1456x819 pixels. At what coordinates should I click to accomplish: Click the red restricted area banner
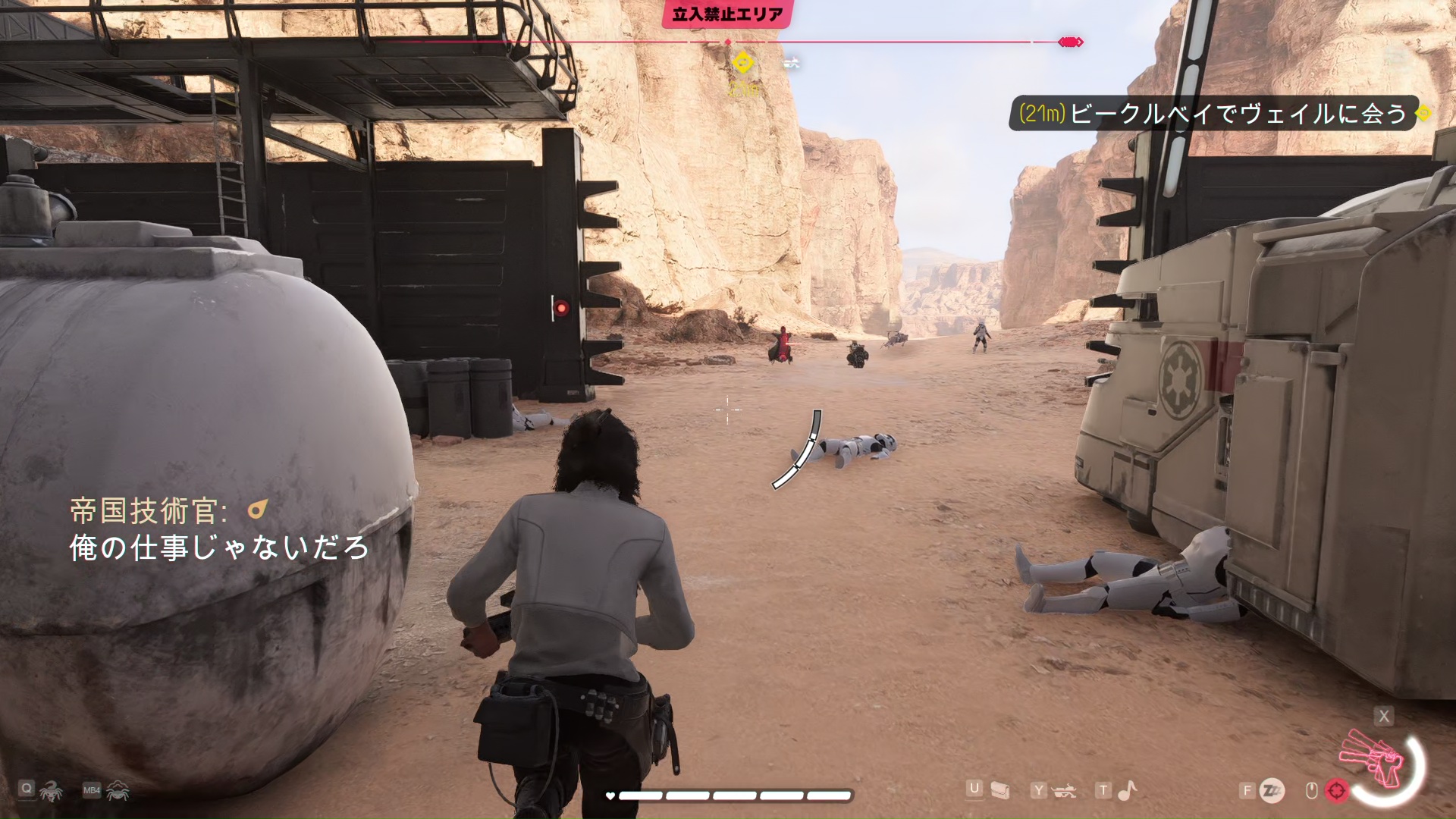[x=727, y=14]
